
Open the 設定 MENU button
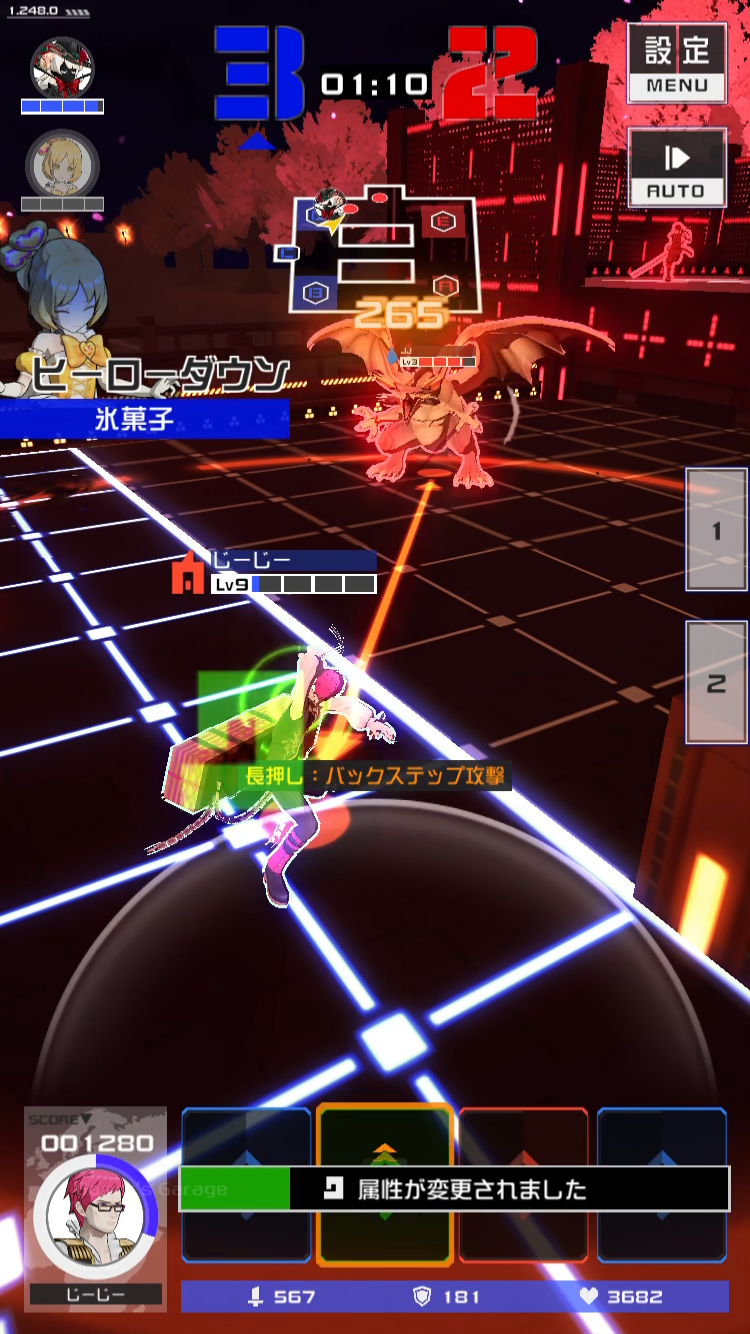[677, 62]
